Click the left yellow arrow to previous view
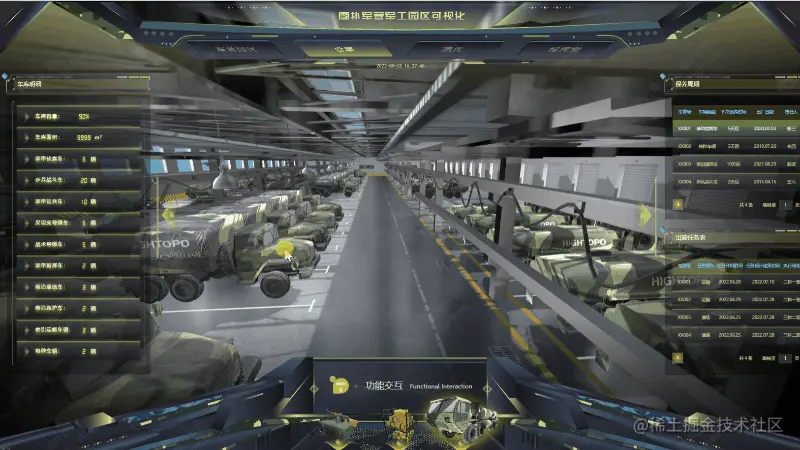 click(x=168, y=214)
